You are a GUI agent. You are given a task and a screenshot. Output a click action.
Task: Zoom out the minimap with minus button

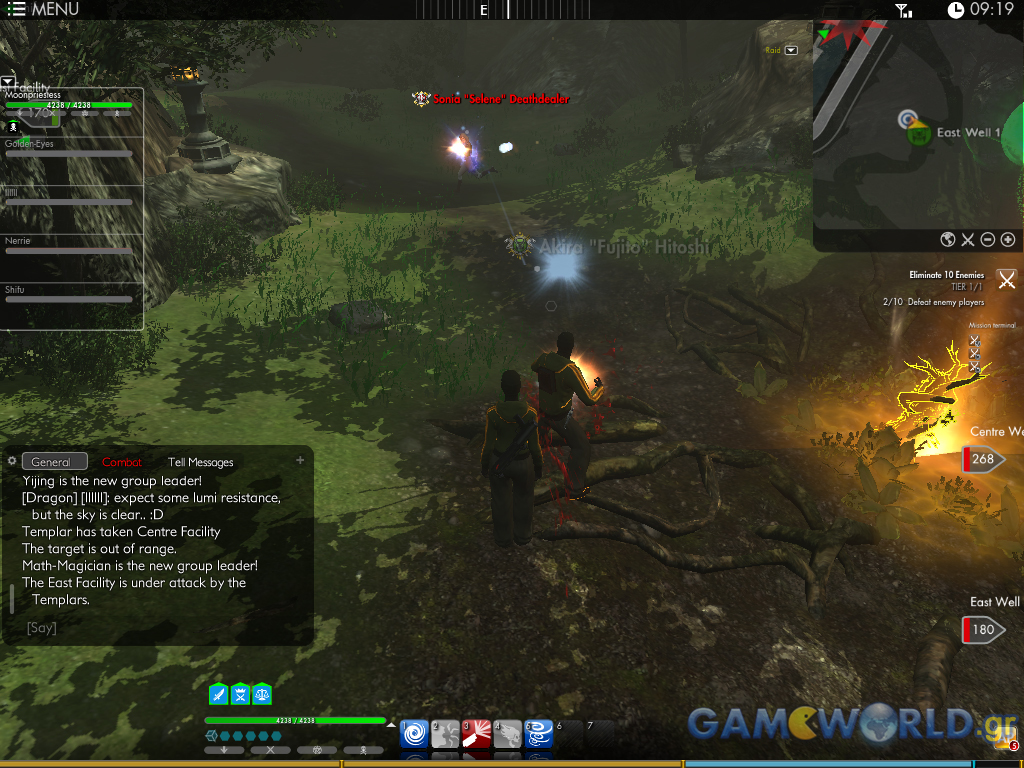[x=987, y=239]
